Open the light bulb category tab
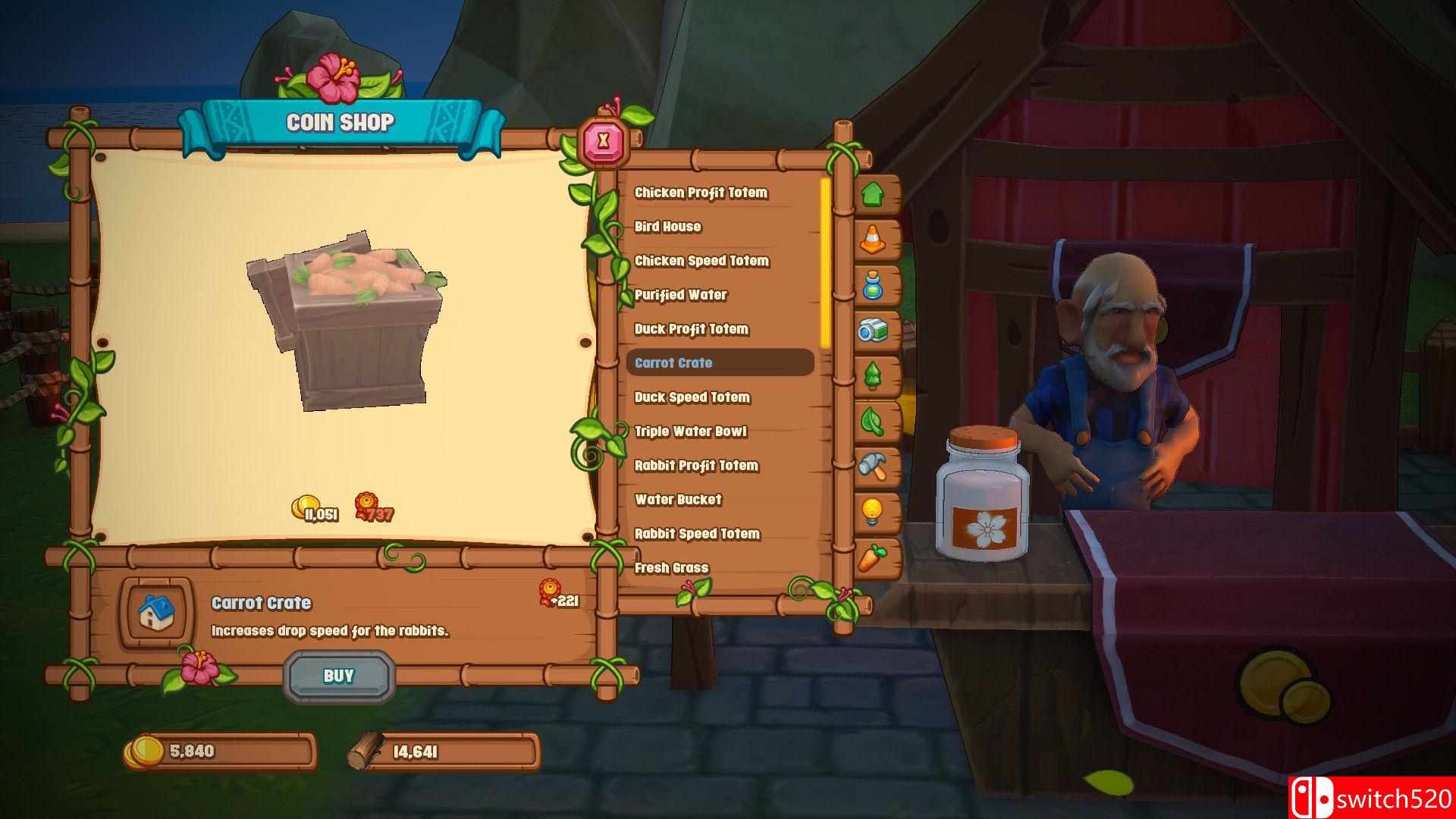 (874, 511)
